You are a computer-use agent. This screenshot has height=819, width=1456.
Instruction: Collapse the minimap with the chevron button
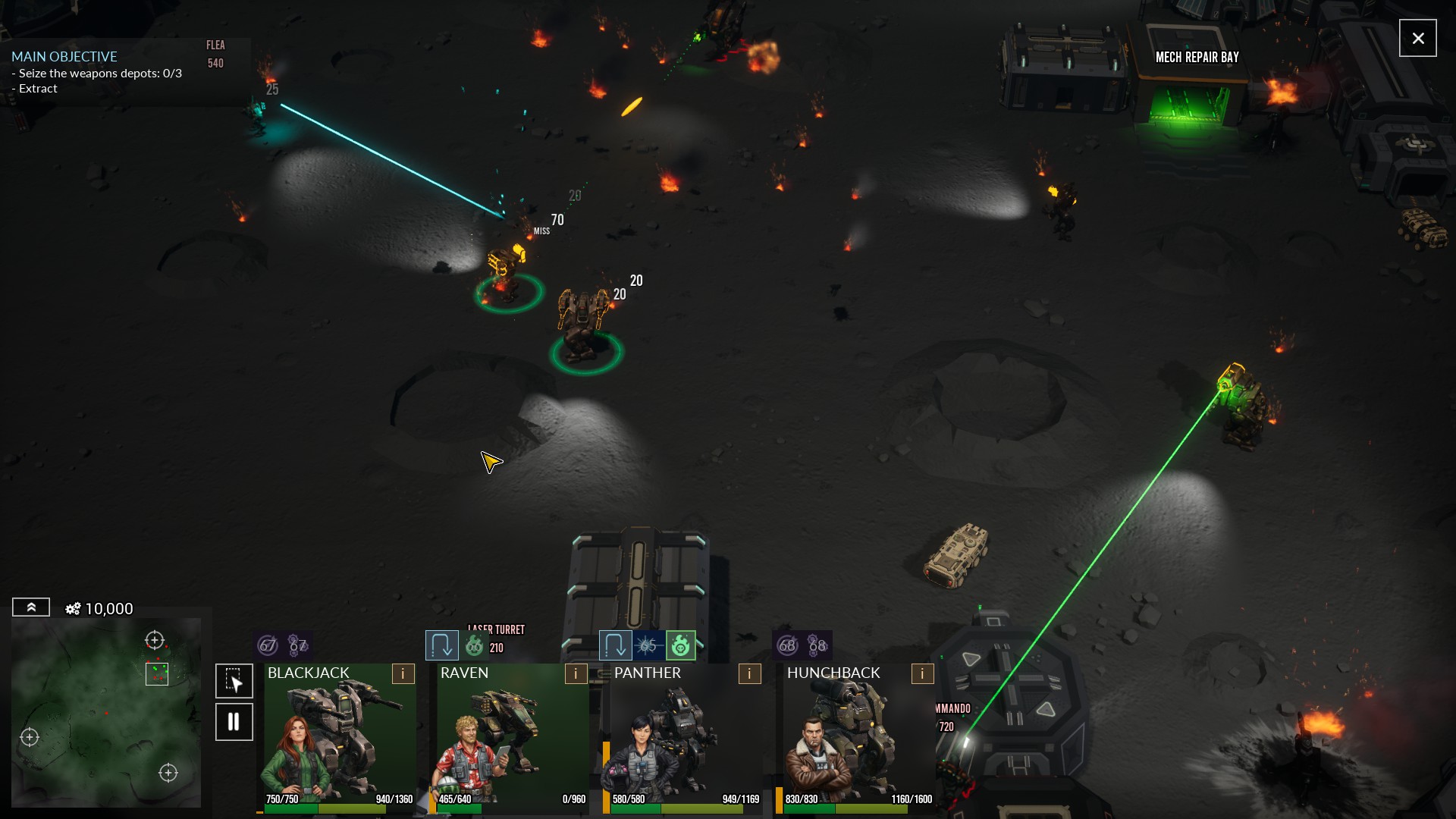pos(31,607)
